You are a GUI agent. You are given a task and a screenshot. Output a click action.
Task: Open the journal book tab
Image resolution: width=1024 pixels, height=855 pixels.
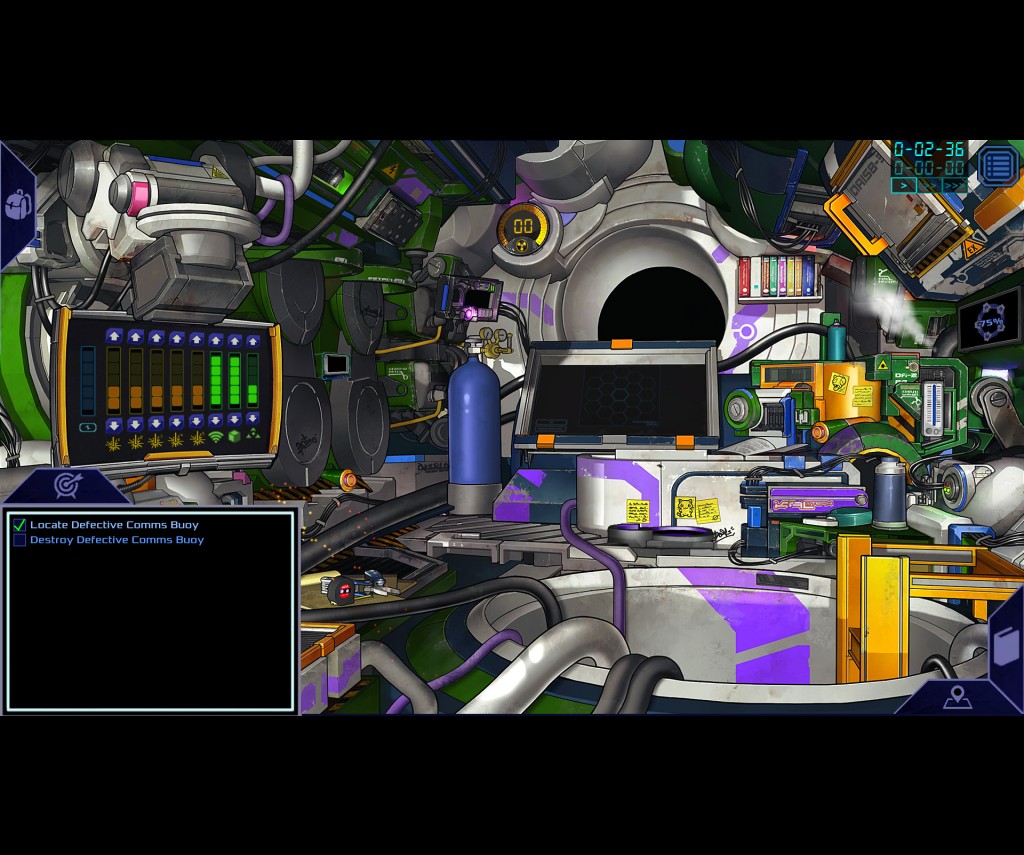coord(1005,645)
